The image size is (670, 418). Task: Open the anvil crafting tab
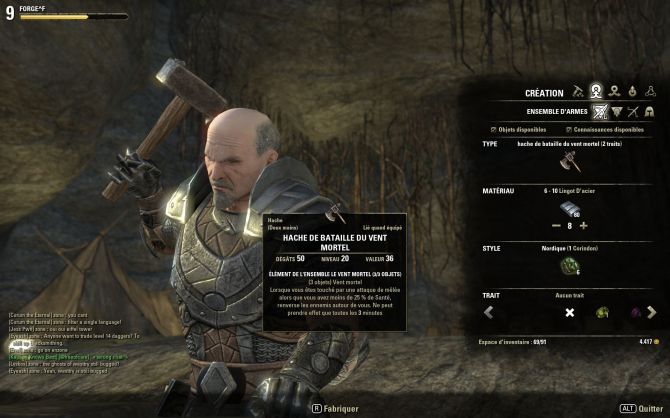(577, 92)
